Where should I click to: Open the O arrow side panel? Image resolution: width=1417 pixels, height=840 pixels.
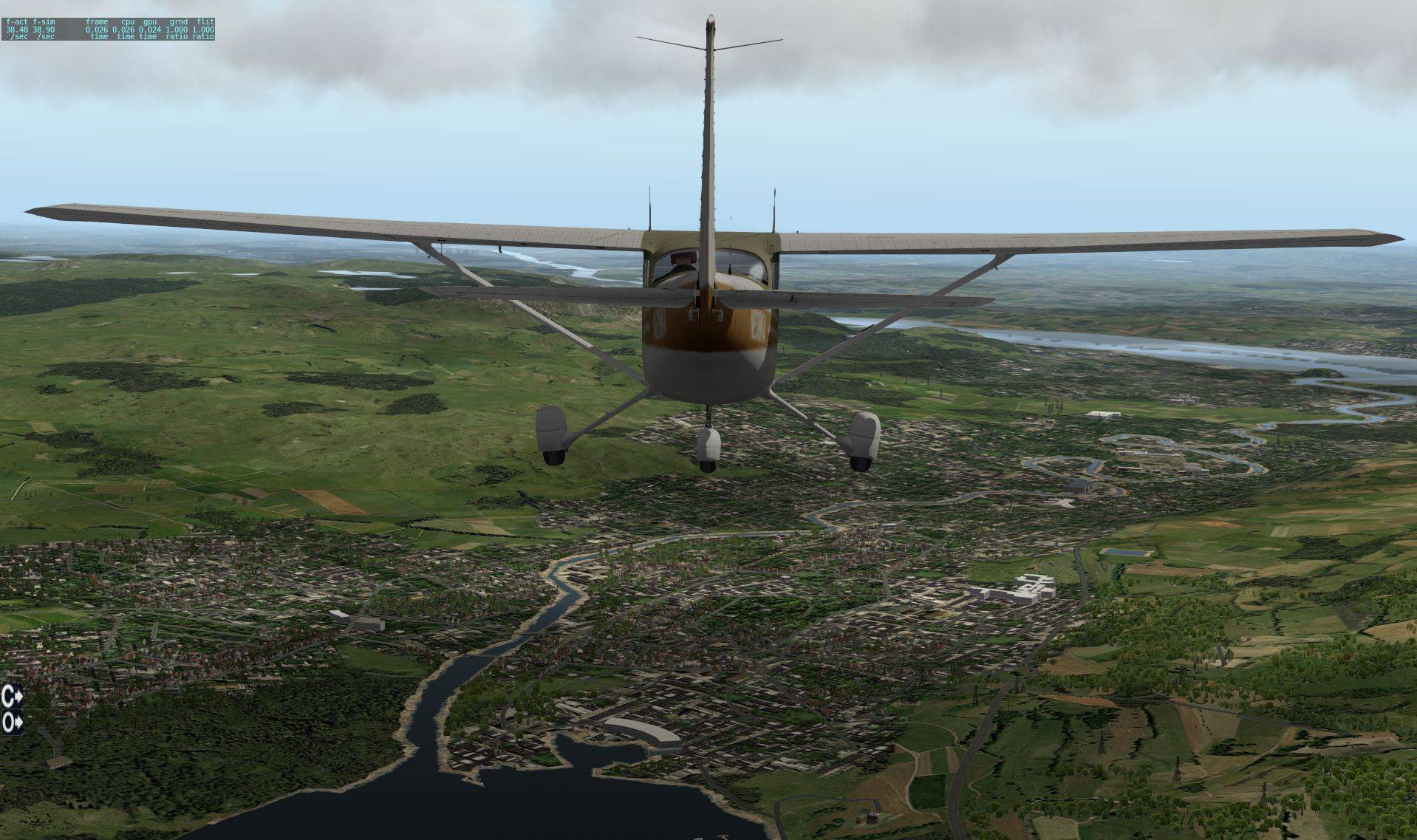coord(12,723)
